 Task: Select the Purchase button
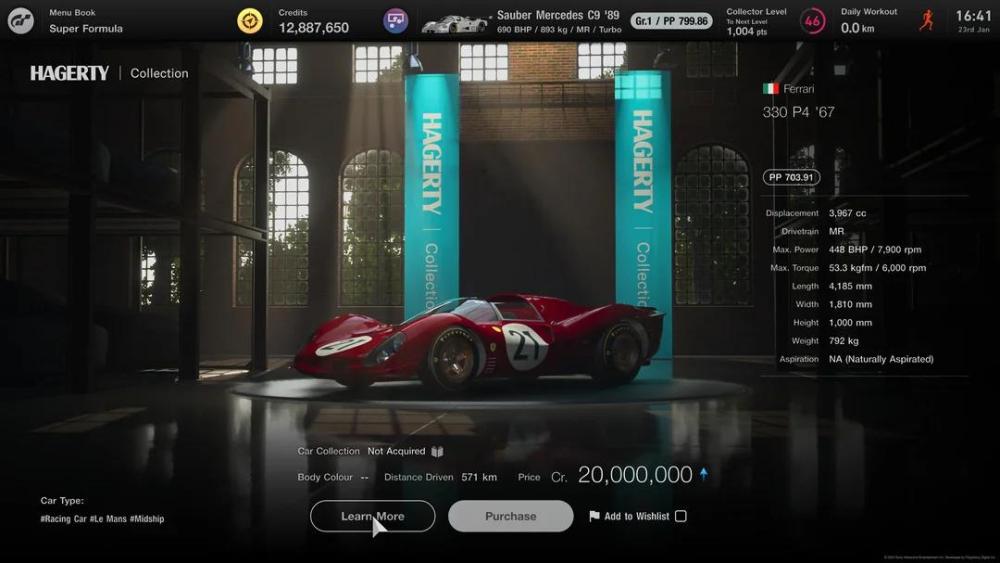click(510, 516)
